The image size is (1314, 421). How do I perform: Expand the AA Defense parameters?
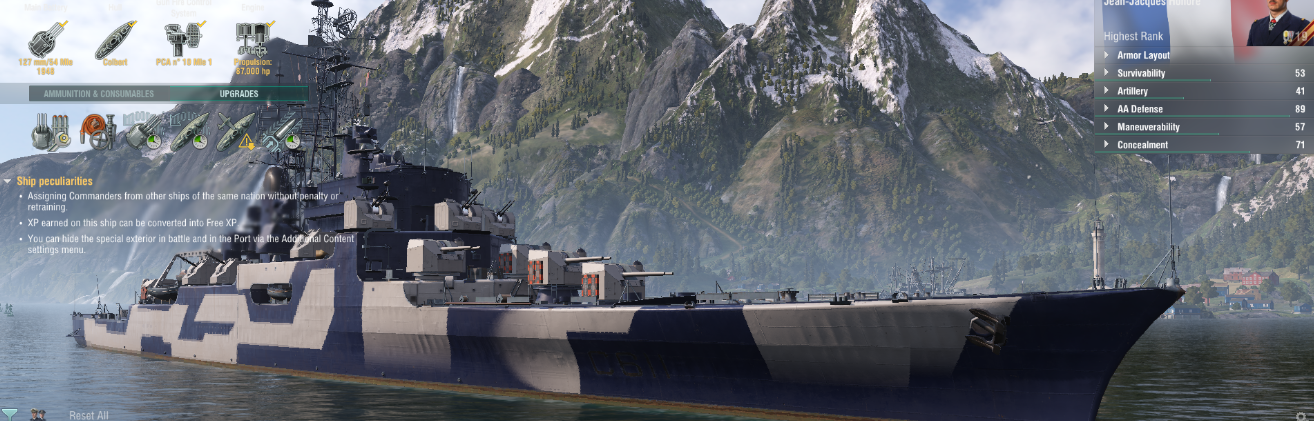(1141, 109)
